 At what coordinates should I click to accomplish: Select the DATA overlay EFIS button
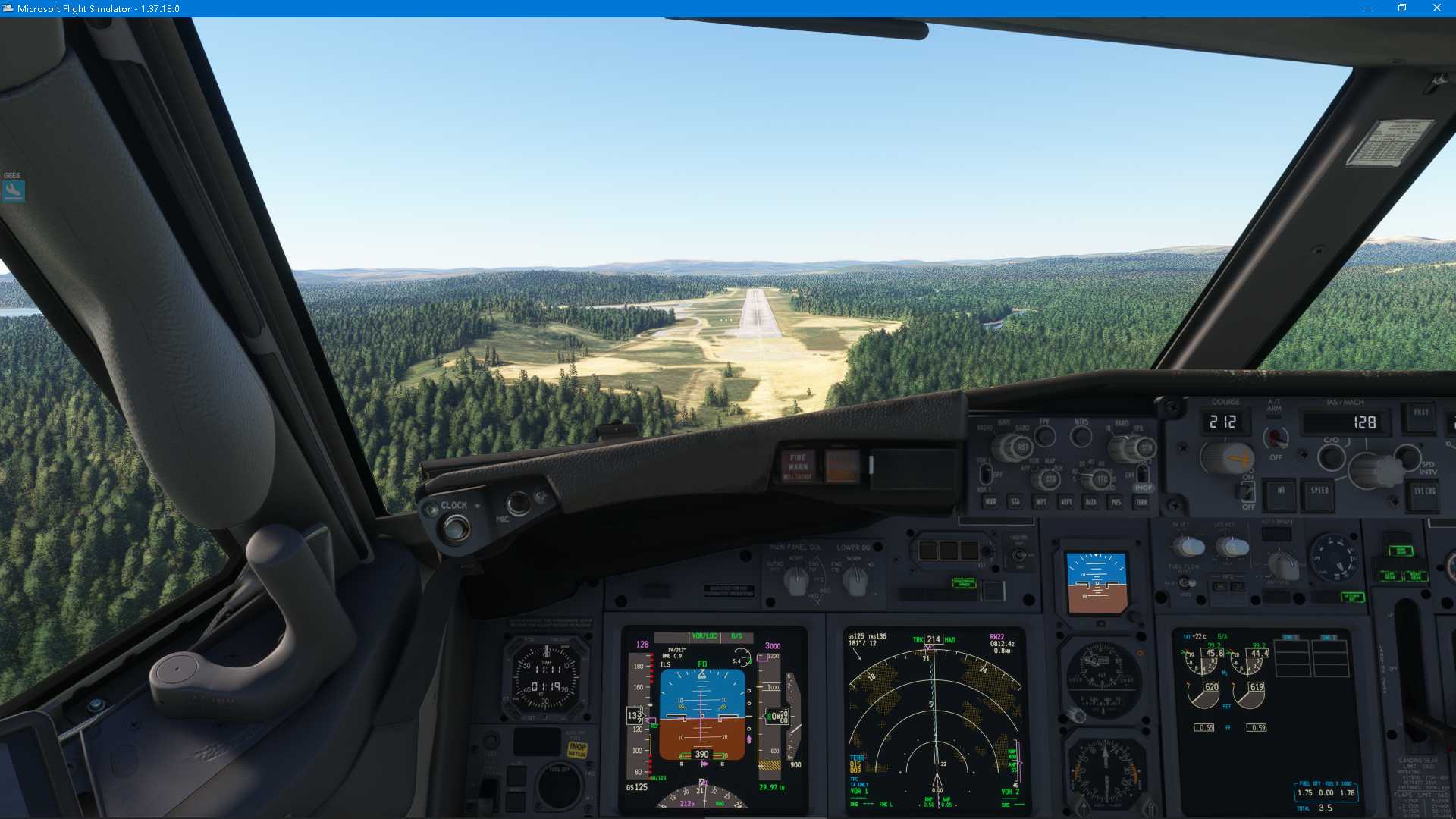1090,502
